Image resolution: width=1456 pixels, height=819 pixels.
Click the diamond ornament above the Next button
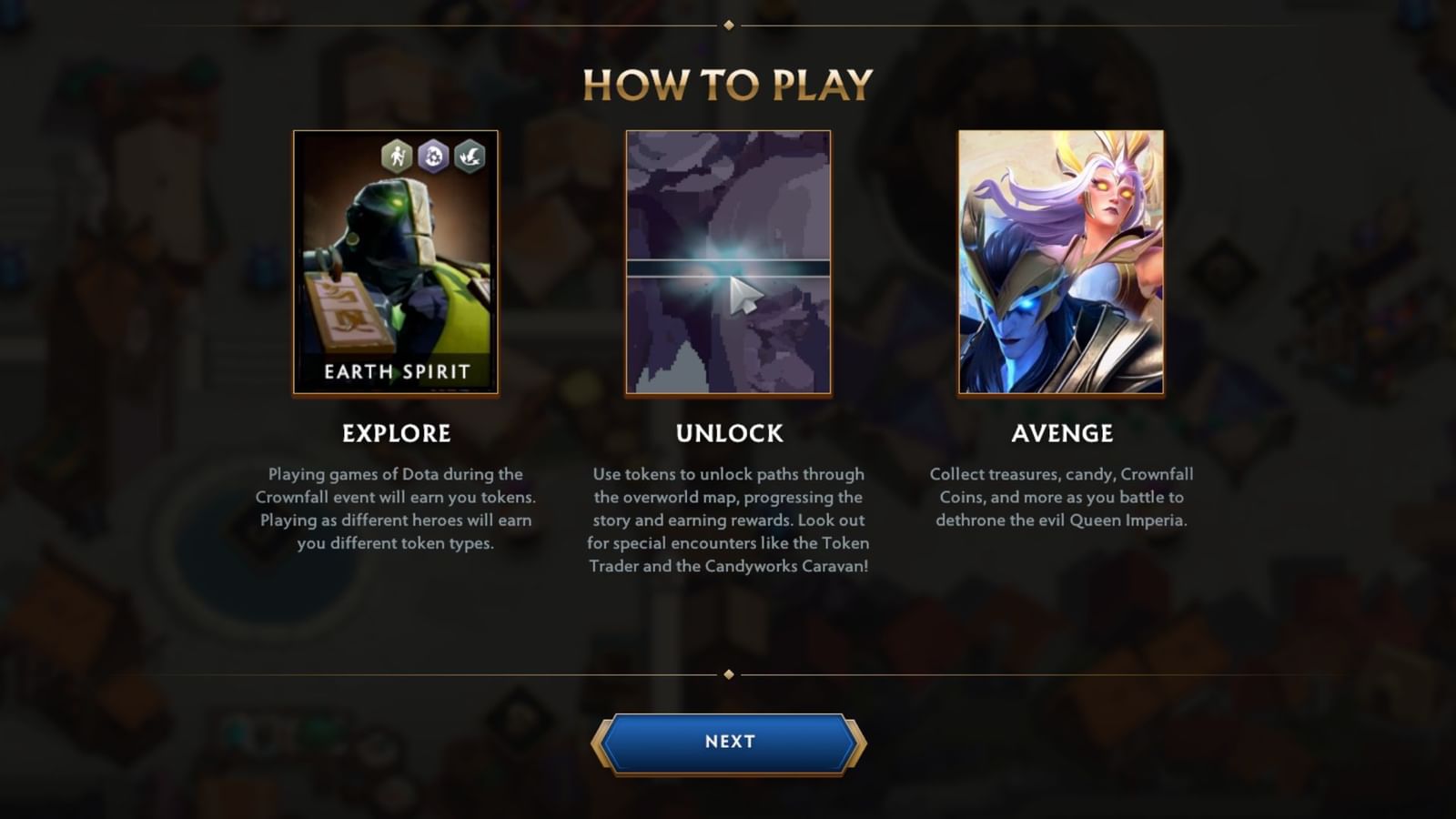(x=728, y=675)
